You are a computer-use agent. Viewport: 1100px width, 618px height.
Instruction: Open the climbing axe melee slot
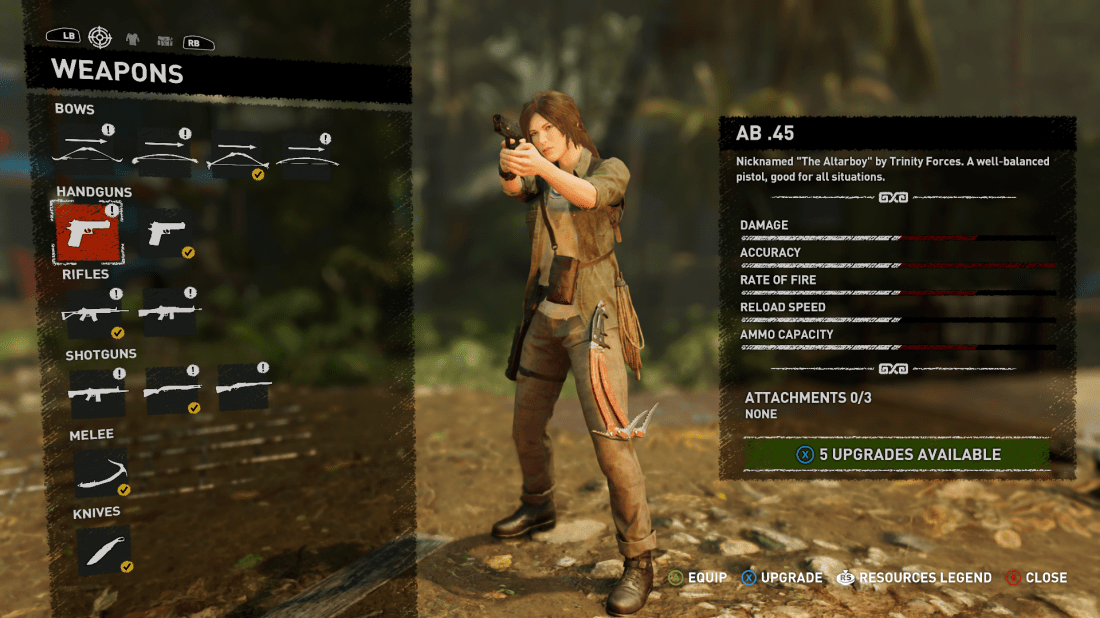click(x=101, y=472)
